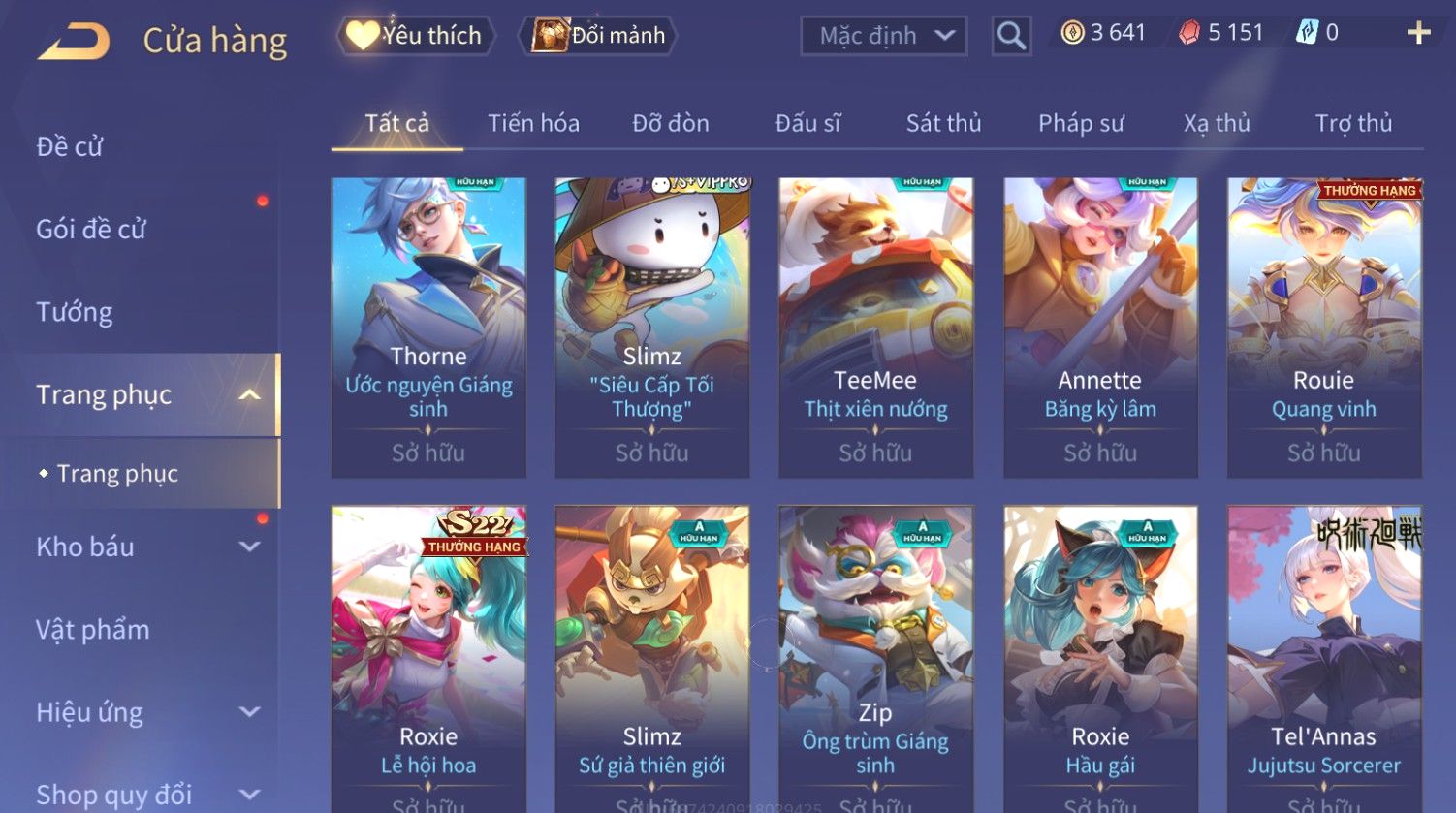Go to the Vật phẩm items section

pyautogui.click(x=93, y=630)
